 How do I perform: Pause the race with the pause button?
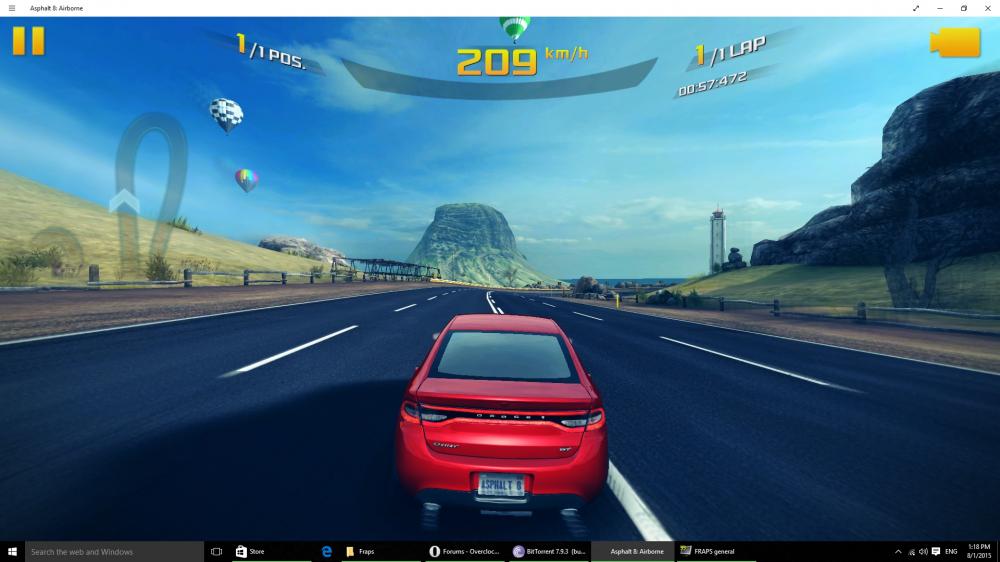28,41
